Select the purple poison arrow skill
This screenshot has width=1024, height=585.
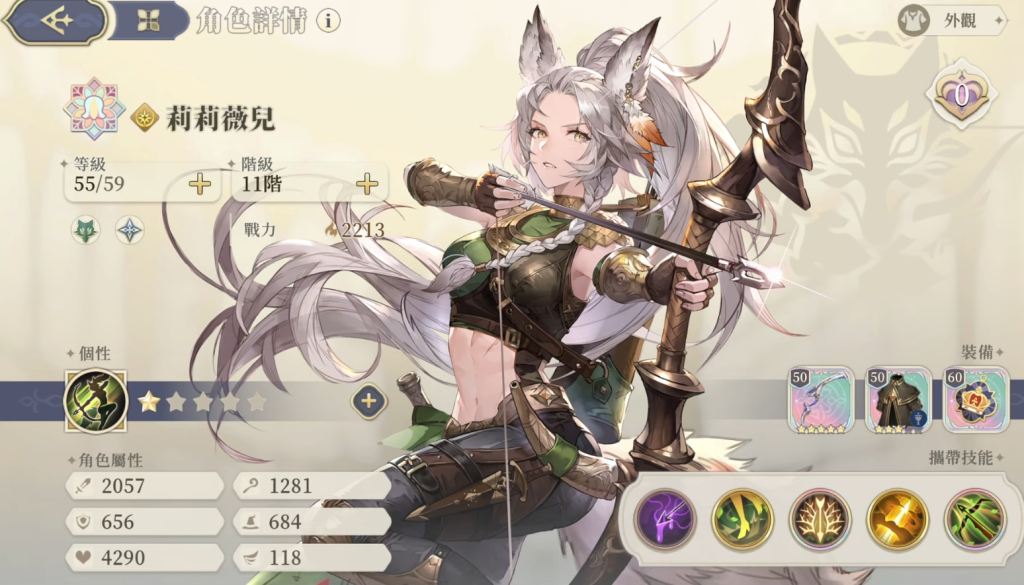tap(664, 518)
